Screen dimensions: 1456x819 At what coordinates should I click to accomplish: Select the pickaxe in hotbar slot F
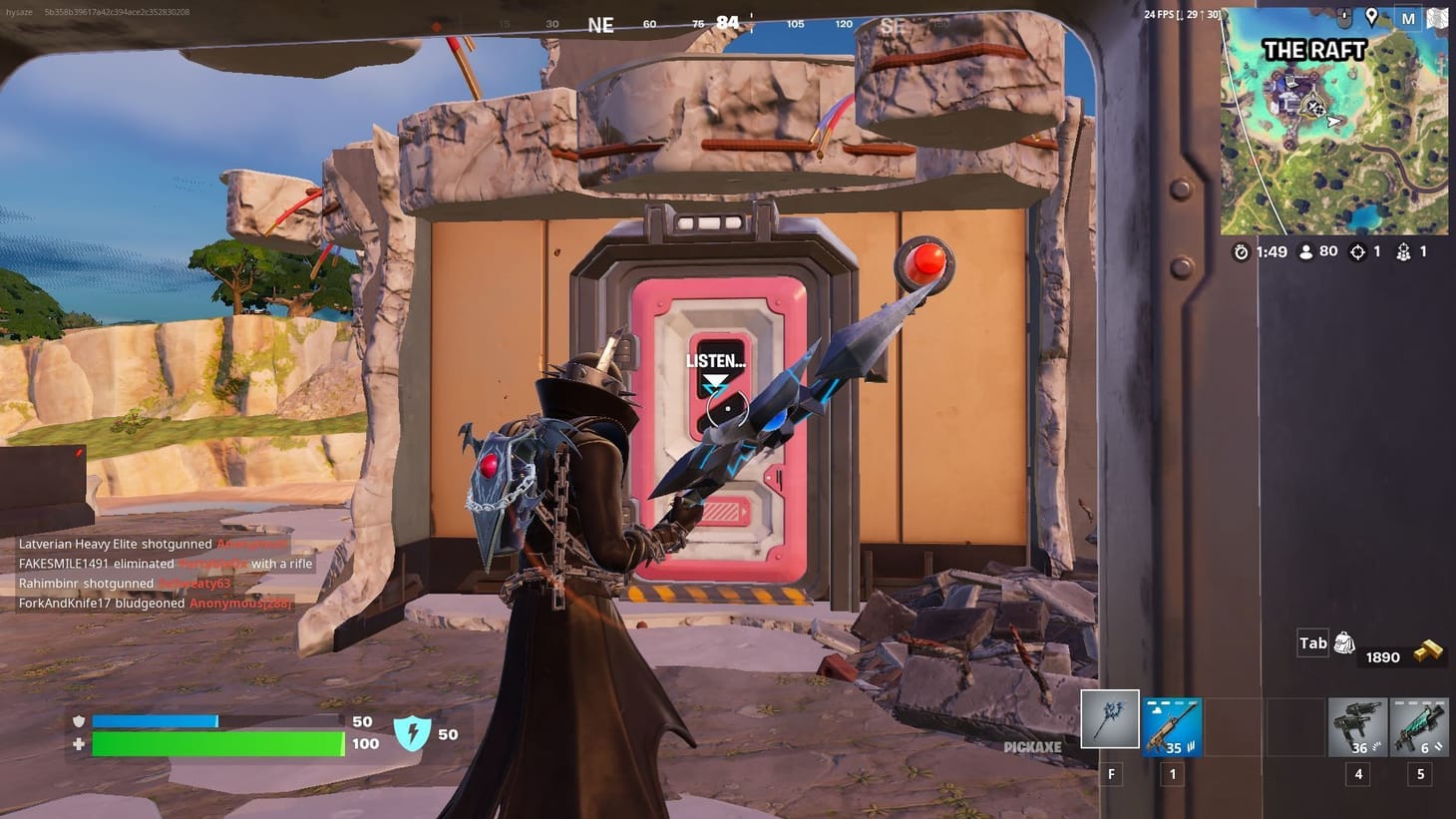tap(1110, 720)
